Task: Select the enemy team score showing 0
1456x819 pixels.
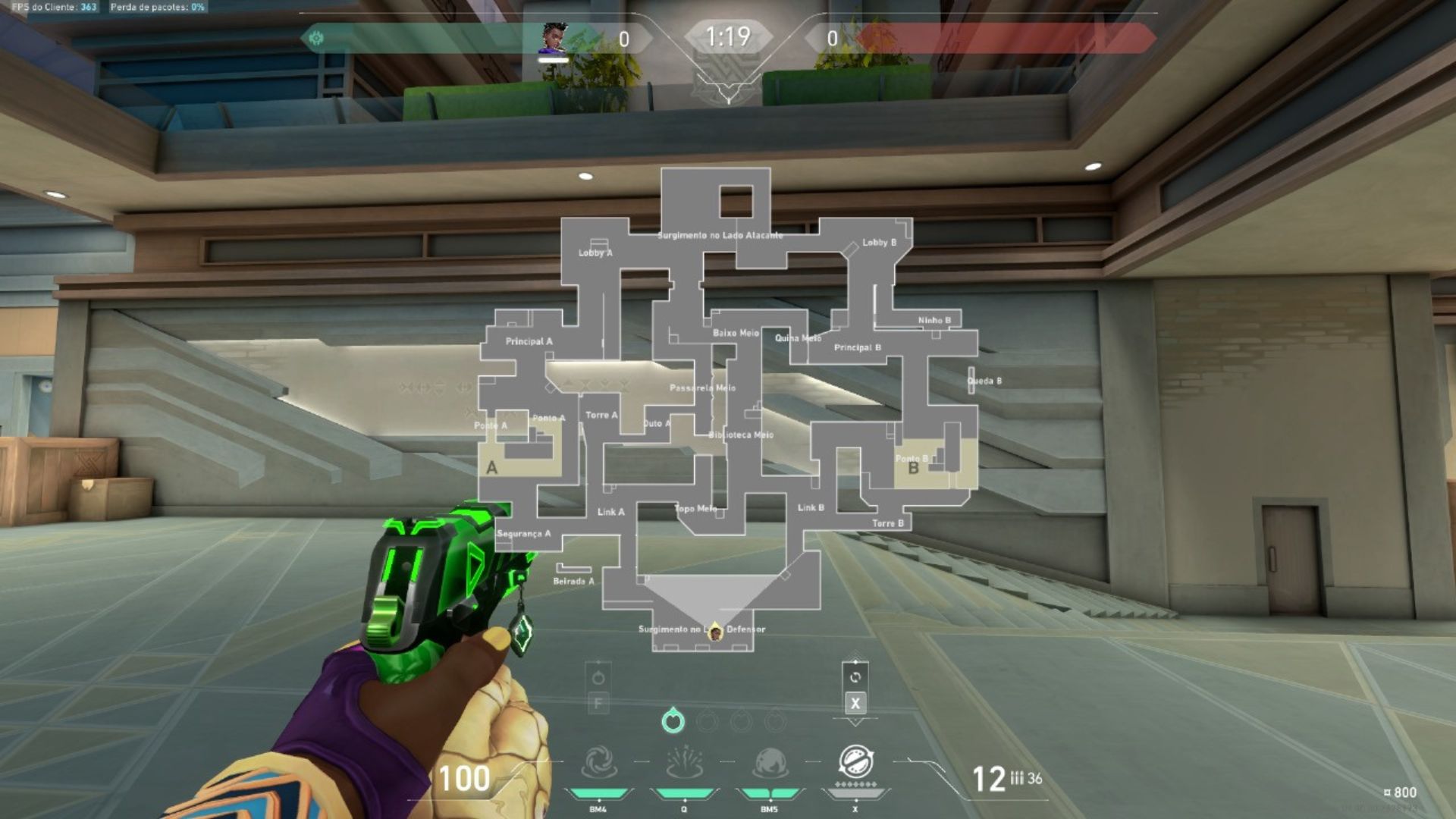Action: 832,36
